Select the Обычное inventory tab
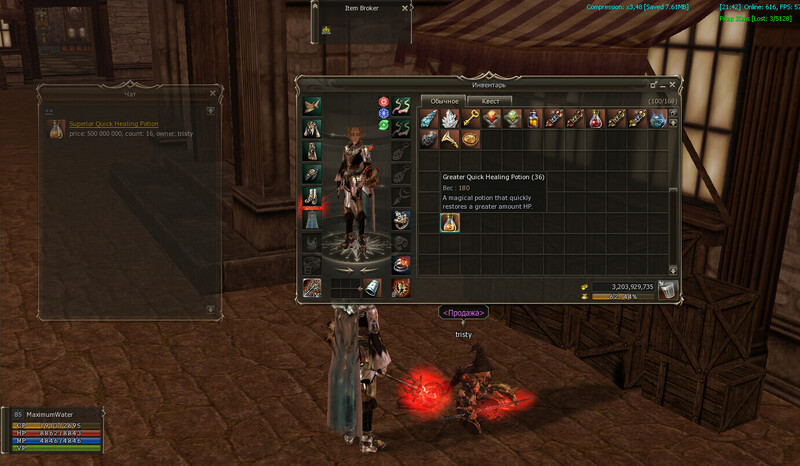This screenshot has height=466, width=800. pyautogui.click(x=444, y=101)
